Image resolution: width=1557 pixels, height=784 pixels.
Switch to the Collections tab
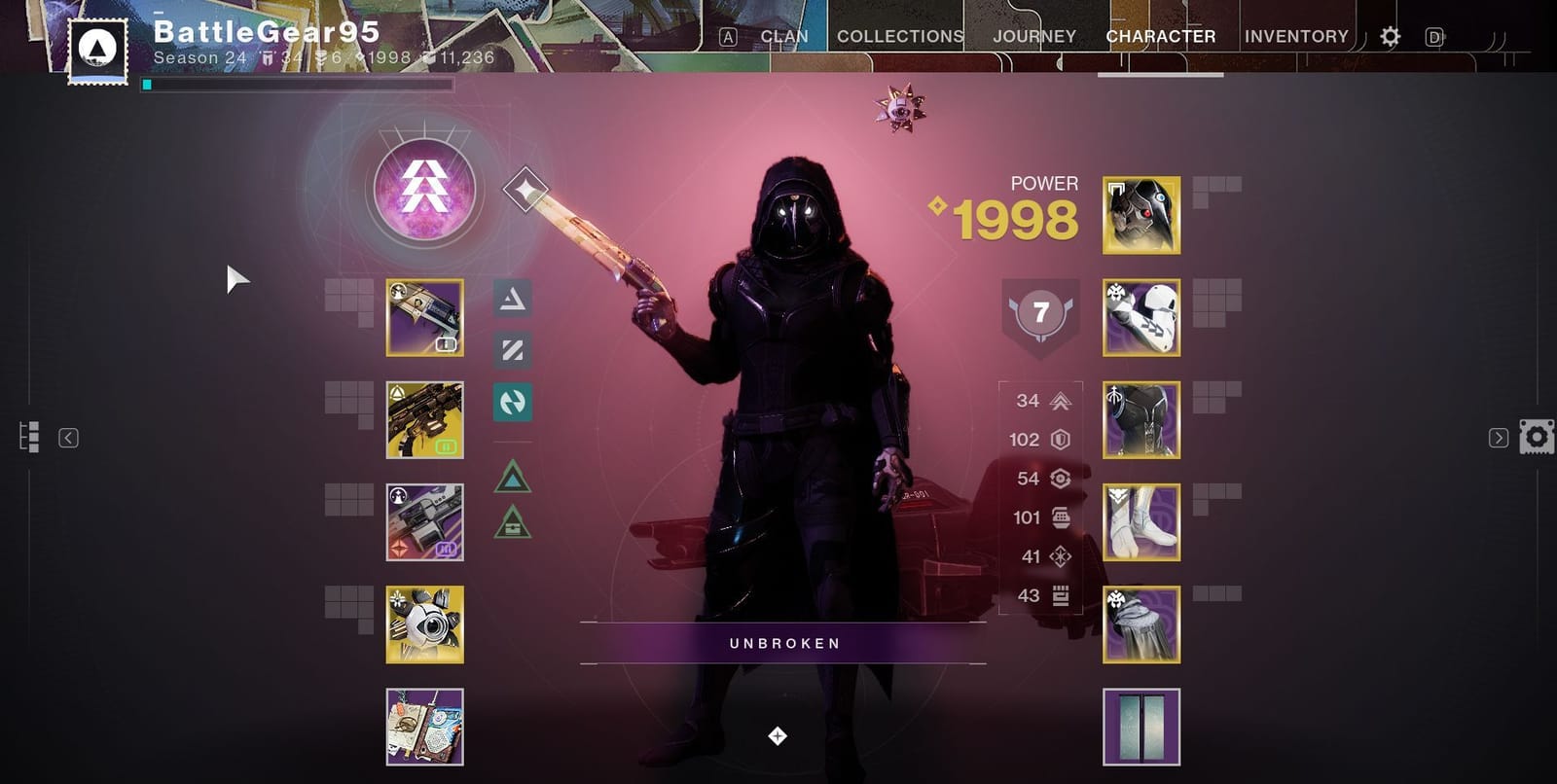pyautogui.click(x=898, y=36)
